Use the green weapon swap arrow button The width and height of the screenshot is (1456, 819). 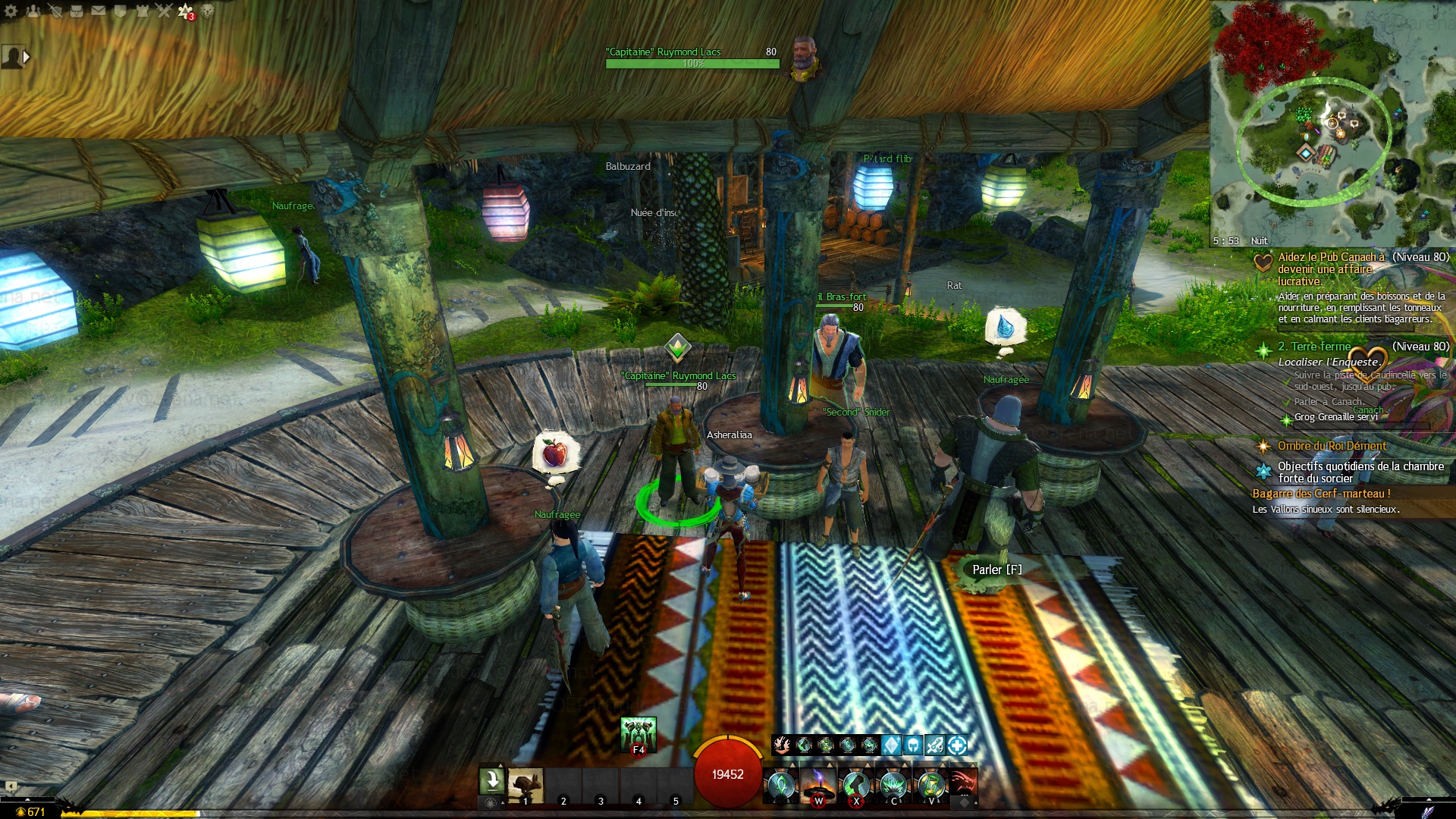(x=491, y=780)
